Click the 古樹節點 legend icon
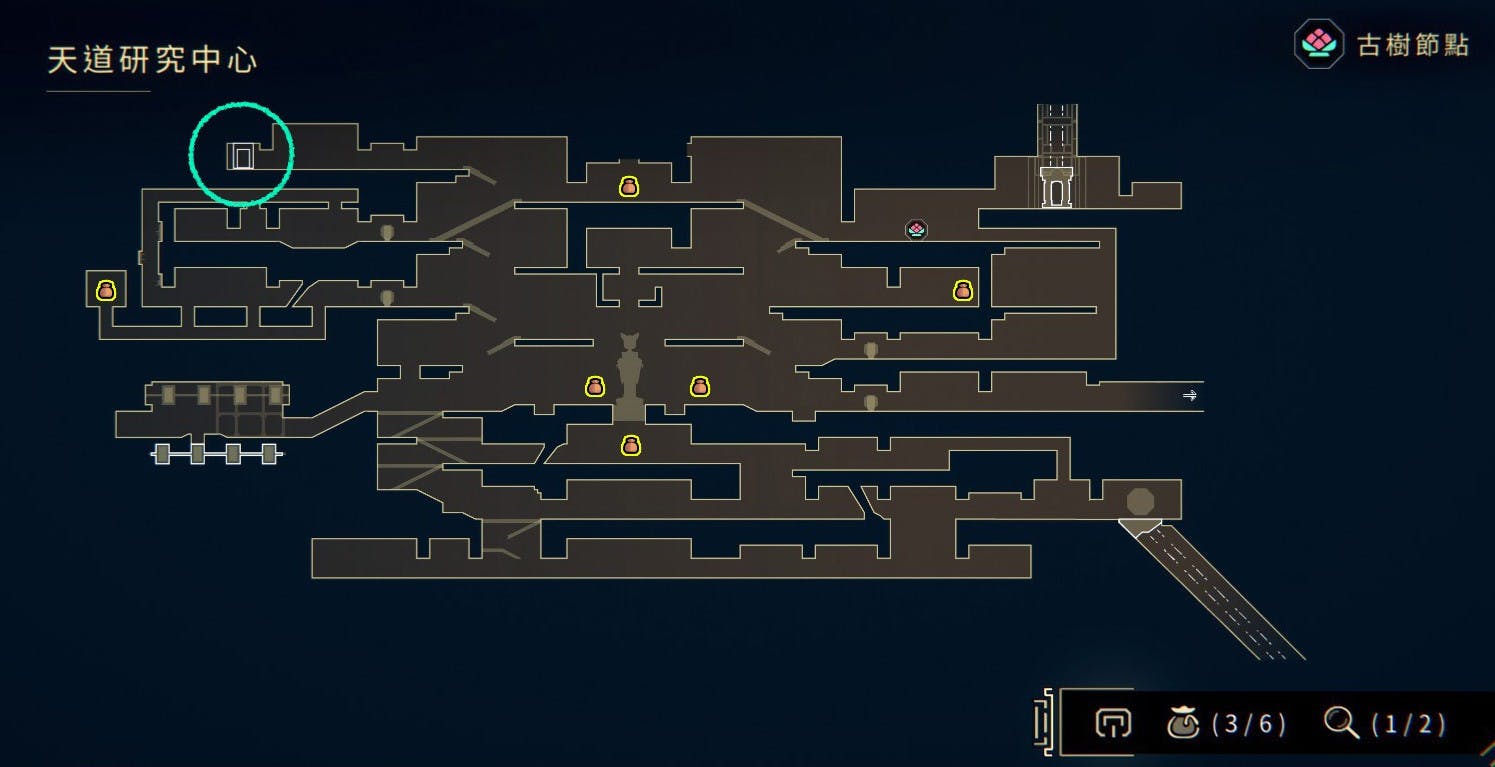Viewport: 1495px width, 767px height. pos(1318,44)
